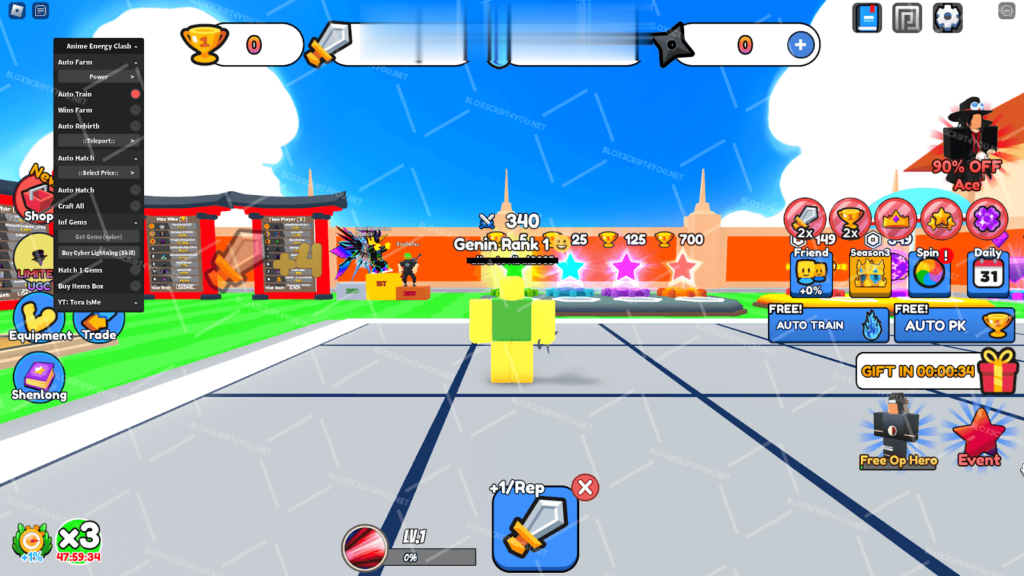
Task: Open the Season3 pass
Action: click(869, 270)
